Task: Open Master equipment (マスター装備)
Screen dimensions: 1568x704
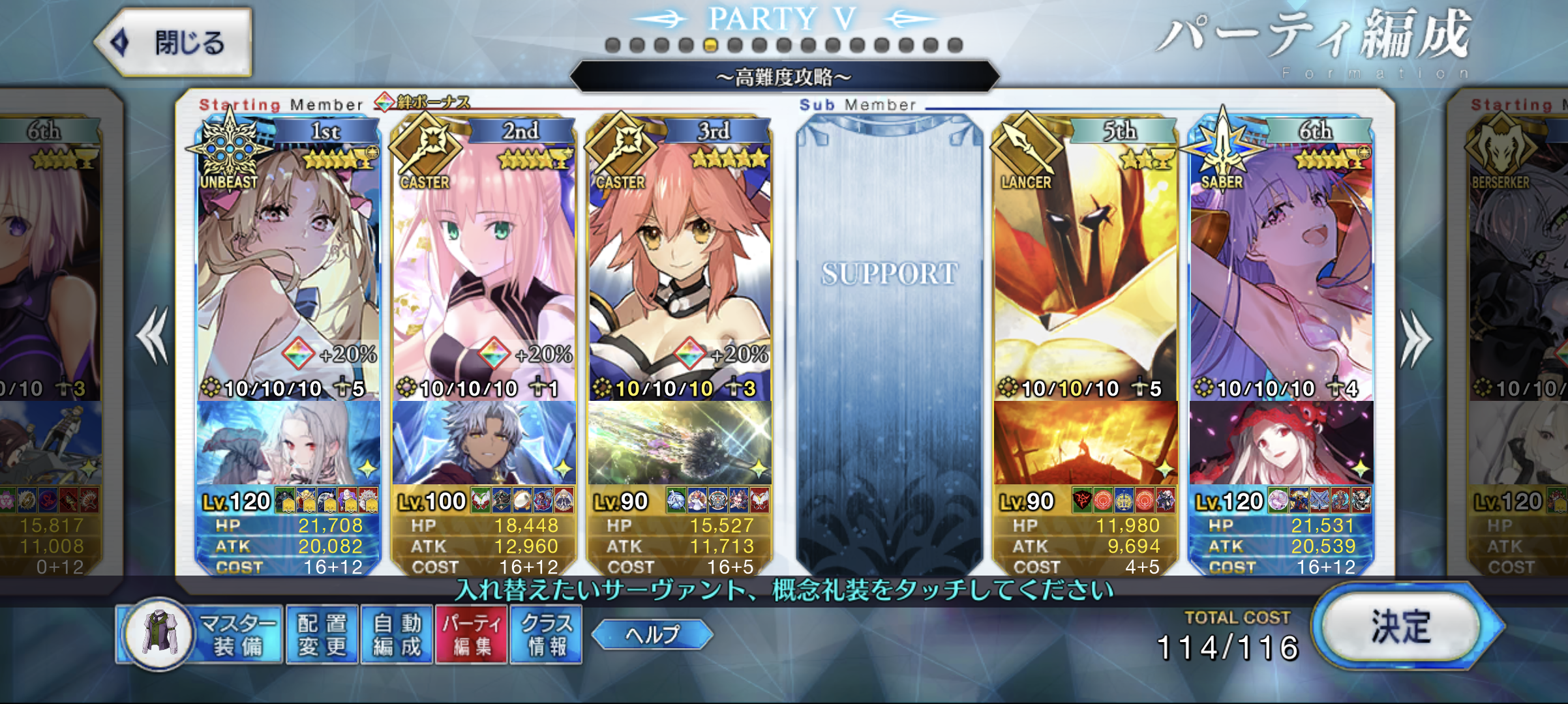Action: (x=201, y=634)
